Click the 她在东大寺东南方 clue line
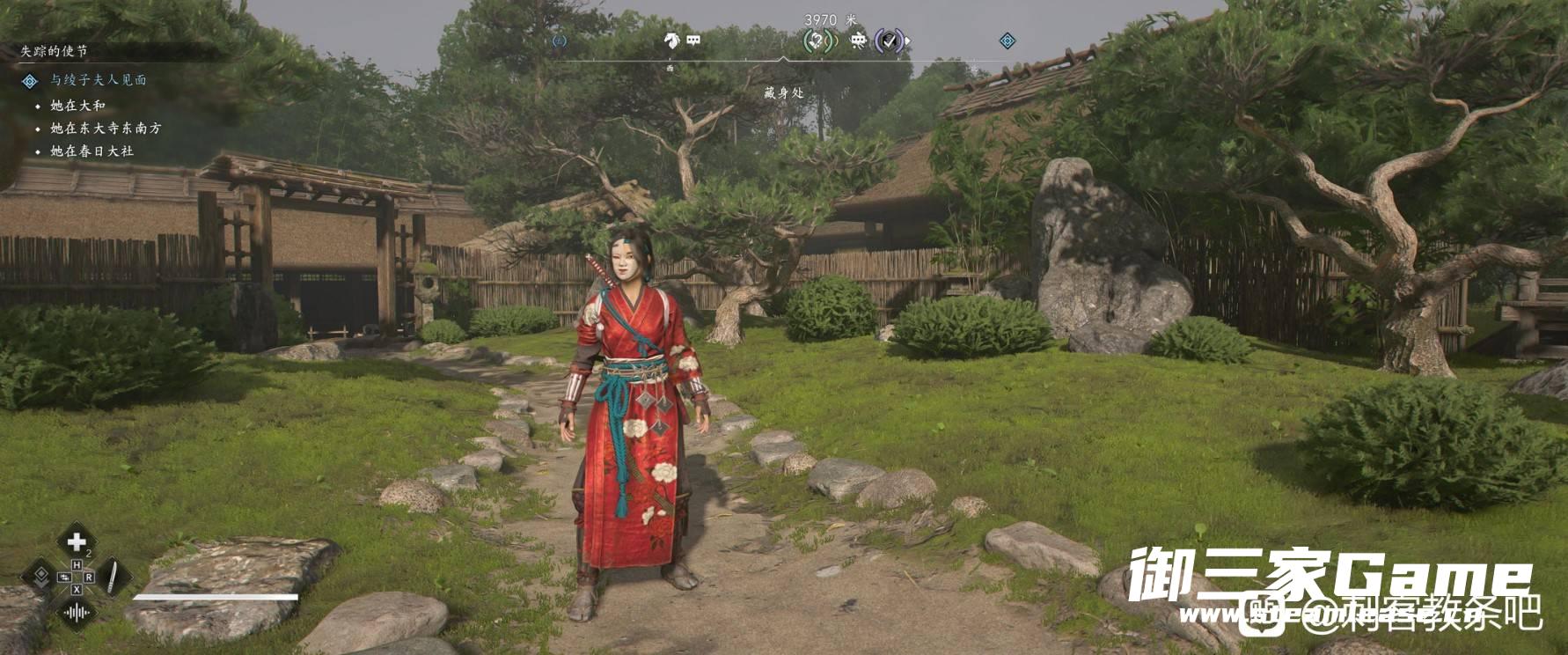The image size is (1568, 655). 106,129
